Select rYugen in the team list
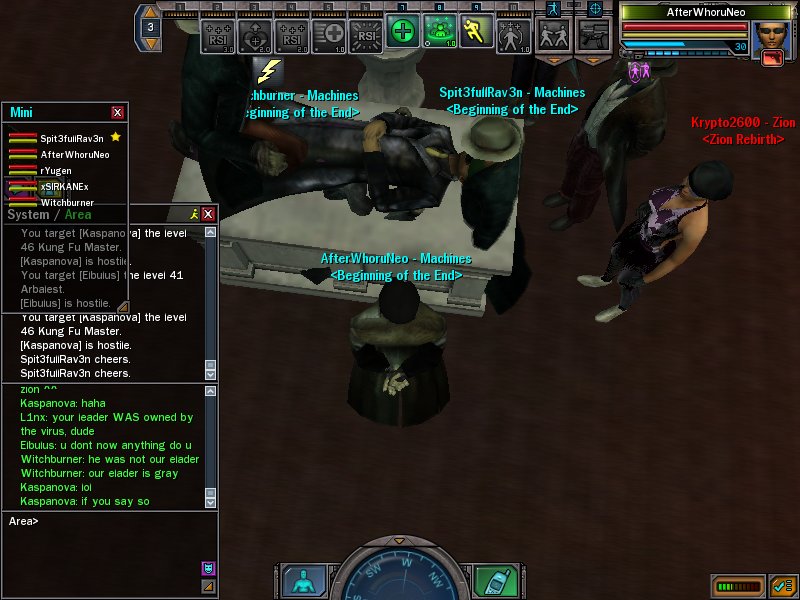Image resolution: width=800 pixels, height=600 pixels. (x=56, y=171)
